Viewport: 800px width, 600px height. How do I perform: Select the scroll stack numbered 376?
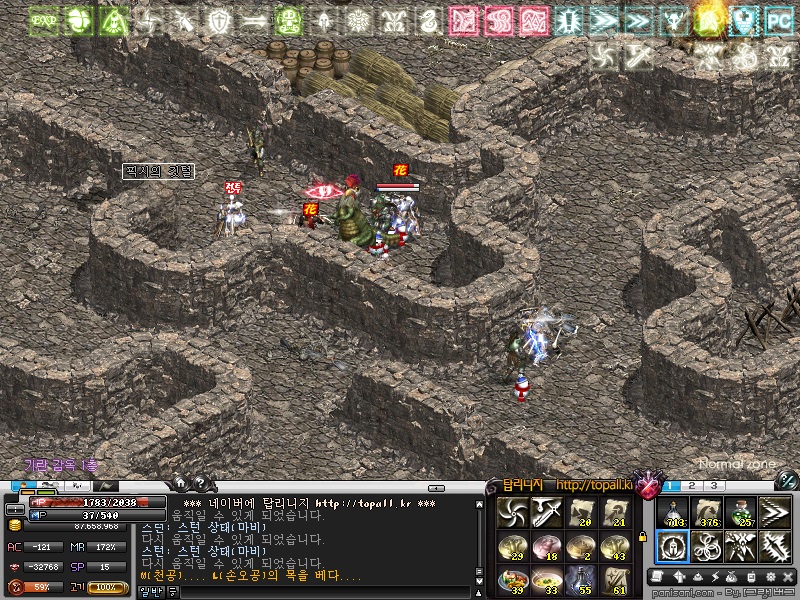[x=707, y=513]
